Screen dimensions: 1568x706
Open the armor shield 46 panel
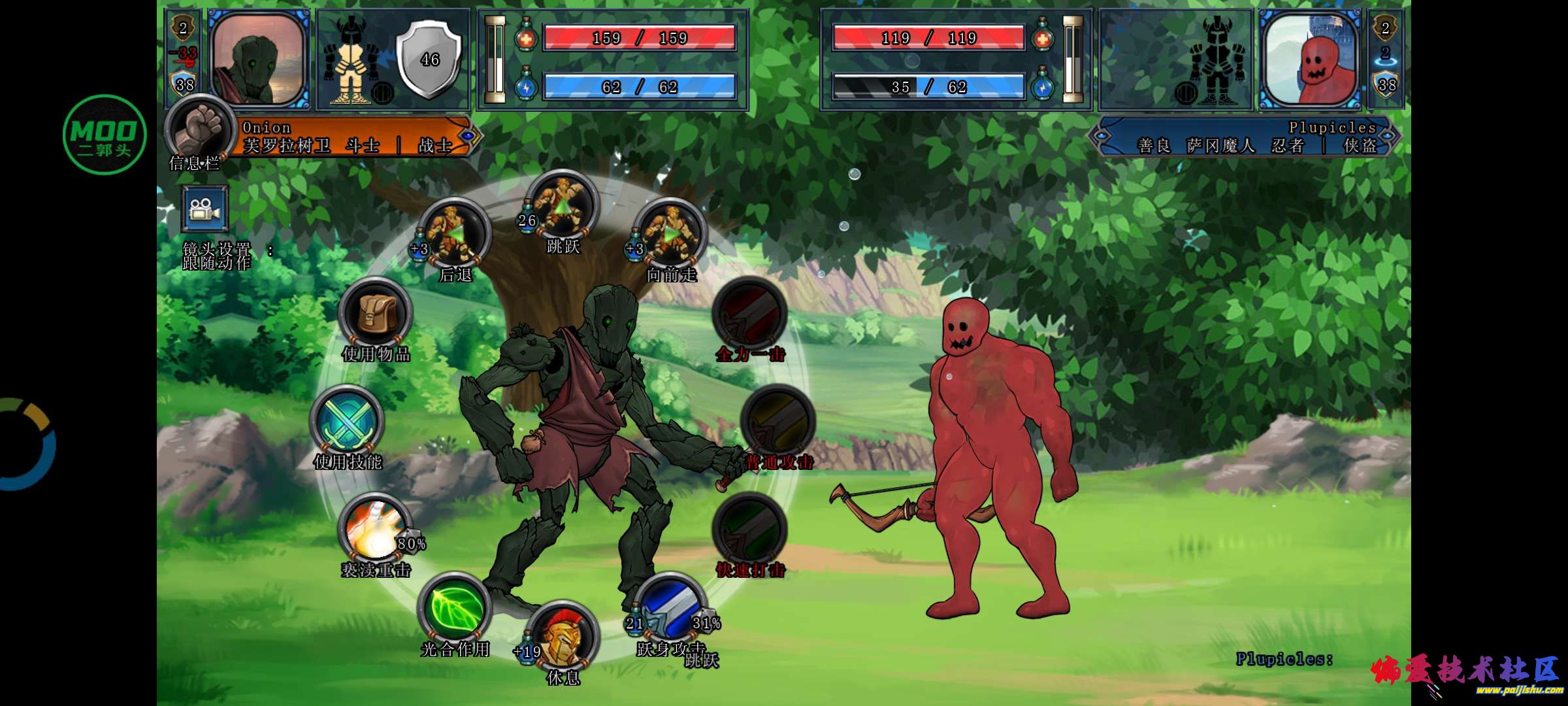429,59
